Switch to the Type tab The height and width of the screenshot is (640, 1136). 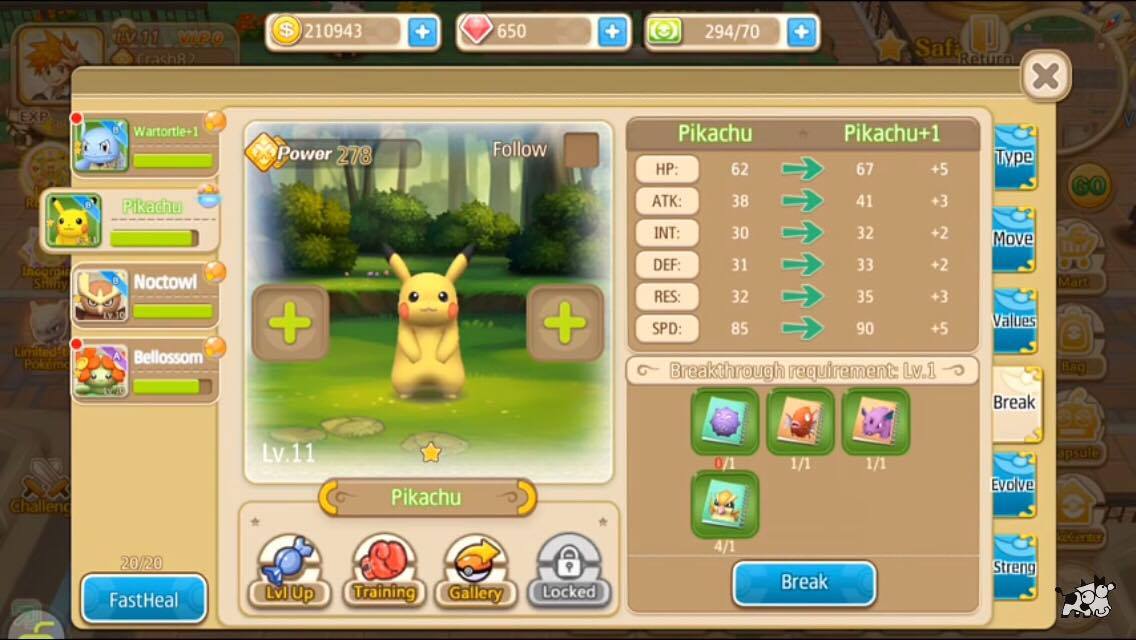(1014, 157)
